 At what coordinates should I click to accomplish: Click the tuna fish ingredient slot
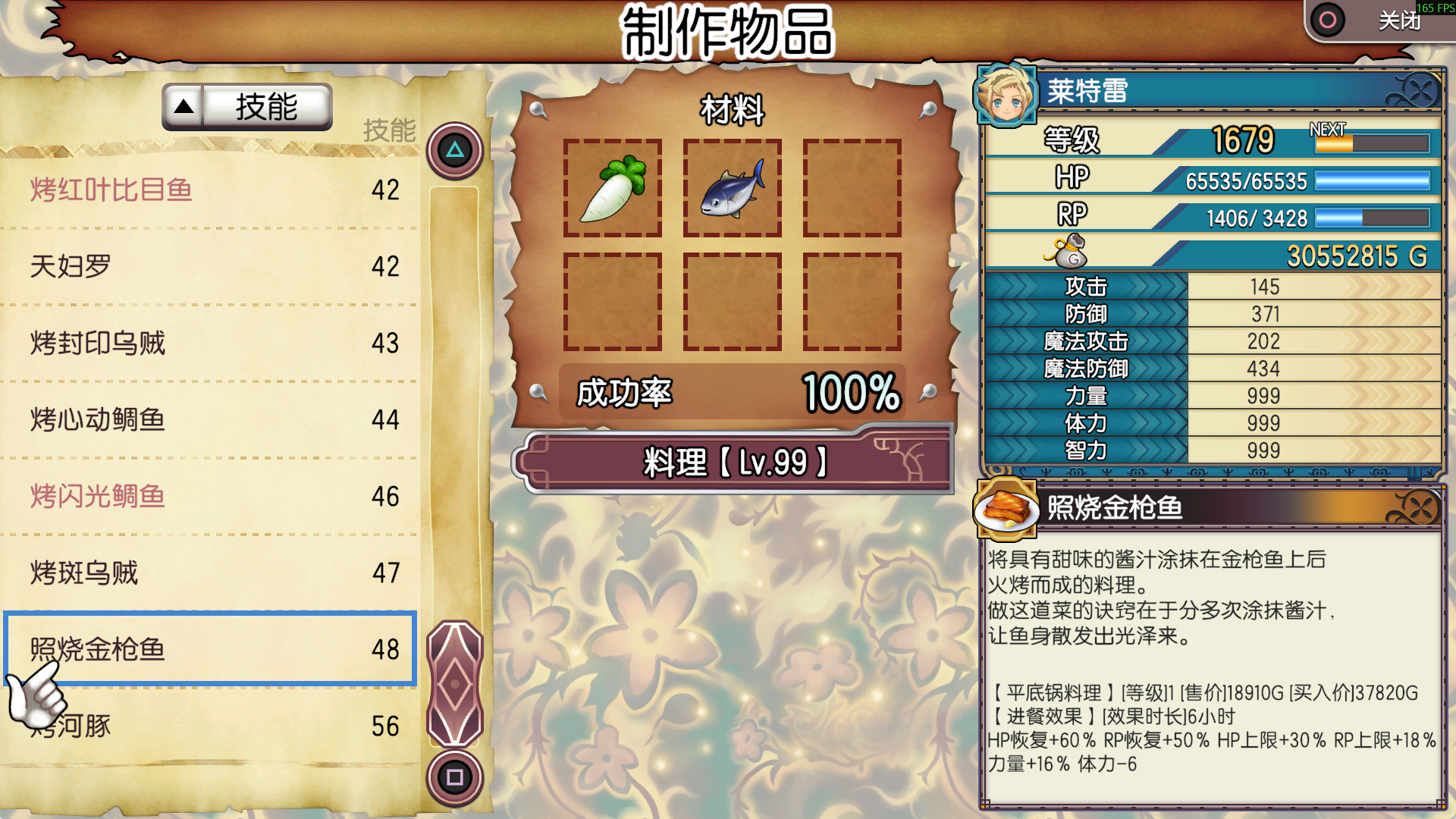[732, 188]
